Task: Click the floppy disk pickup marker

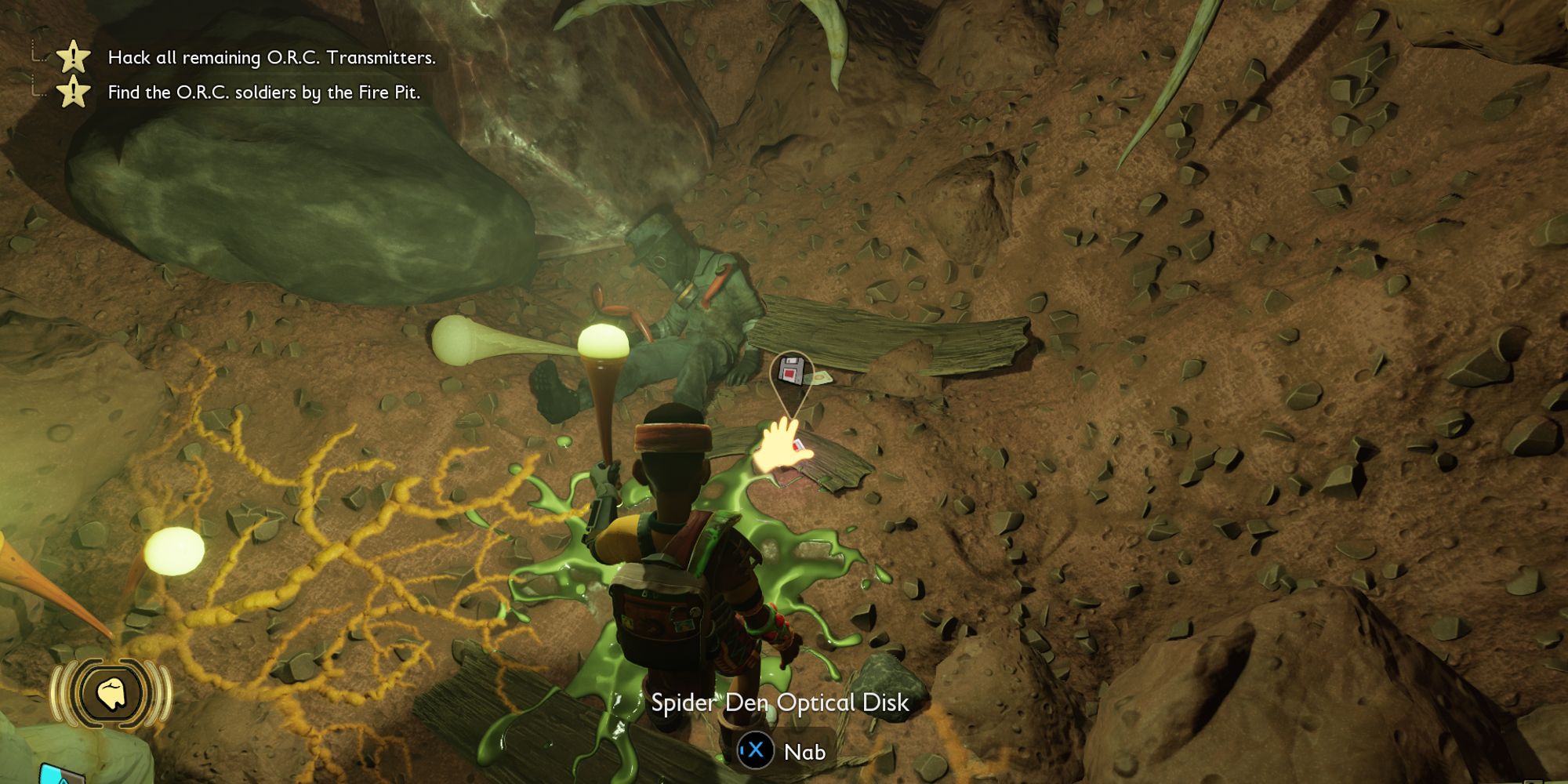Action: click(x=791, y=372)
